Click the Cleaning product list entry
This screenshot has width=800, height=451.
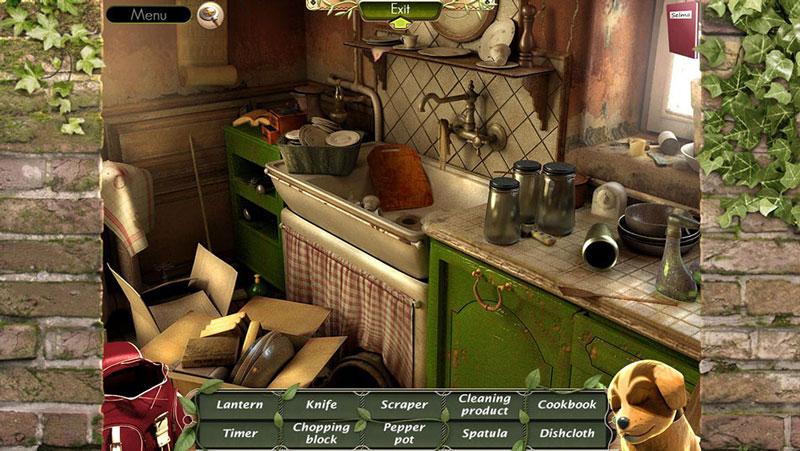(485, 404)
